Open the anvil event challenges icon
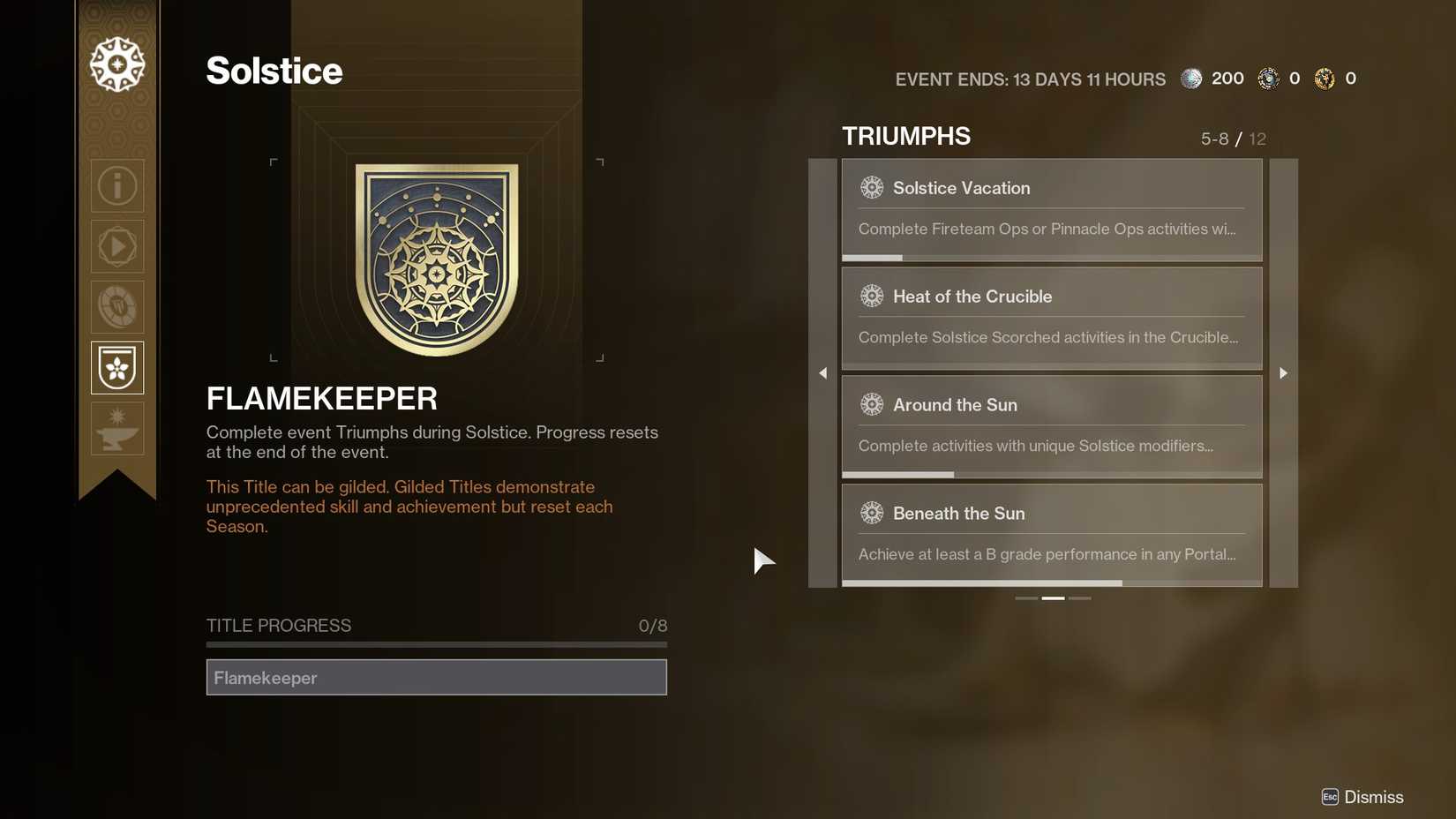Screen dimensions: 1456x819 pos(116,428)
